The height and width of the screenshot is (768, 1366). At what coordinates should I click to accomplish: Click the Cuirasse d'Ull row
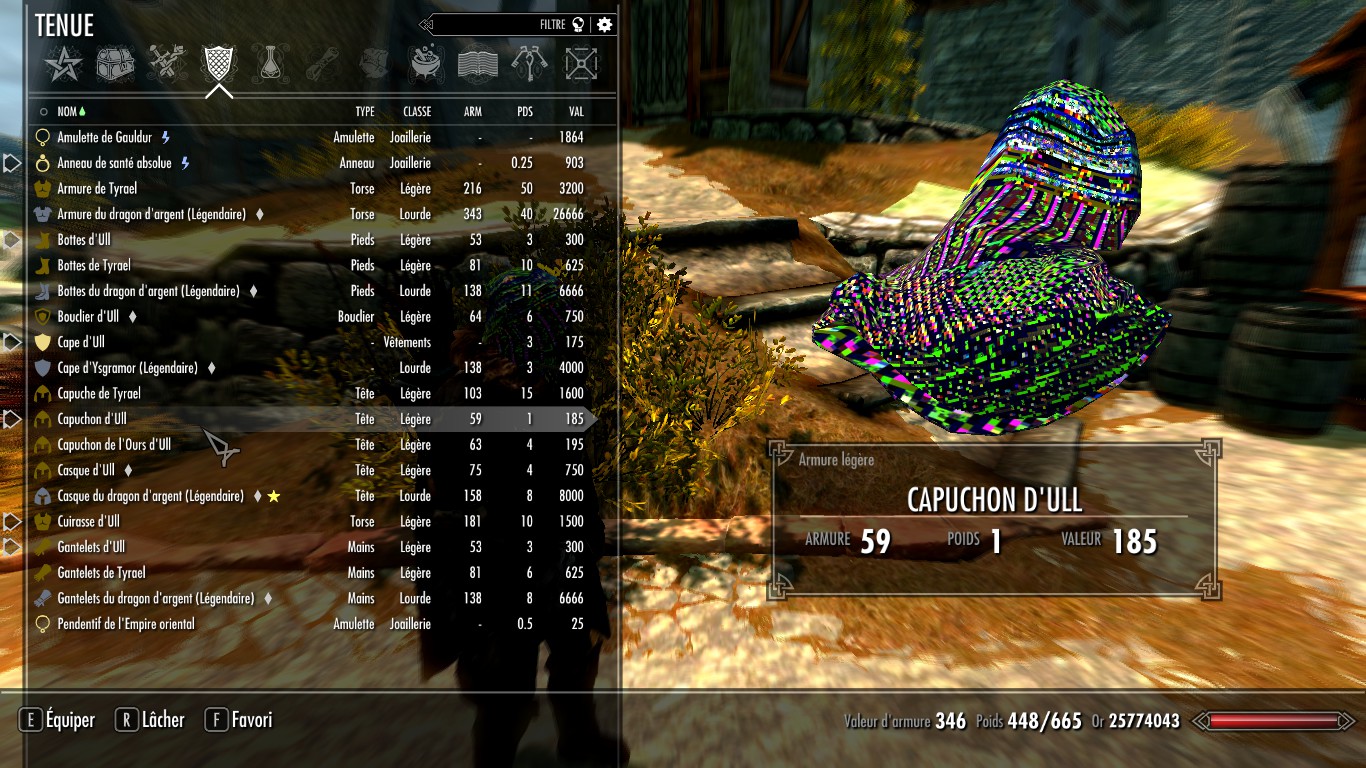point(88,521)
